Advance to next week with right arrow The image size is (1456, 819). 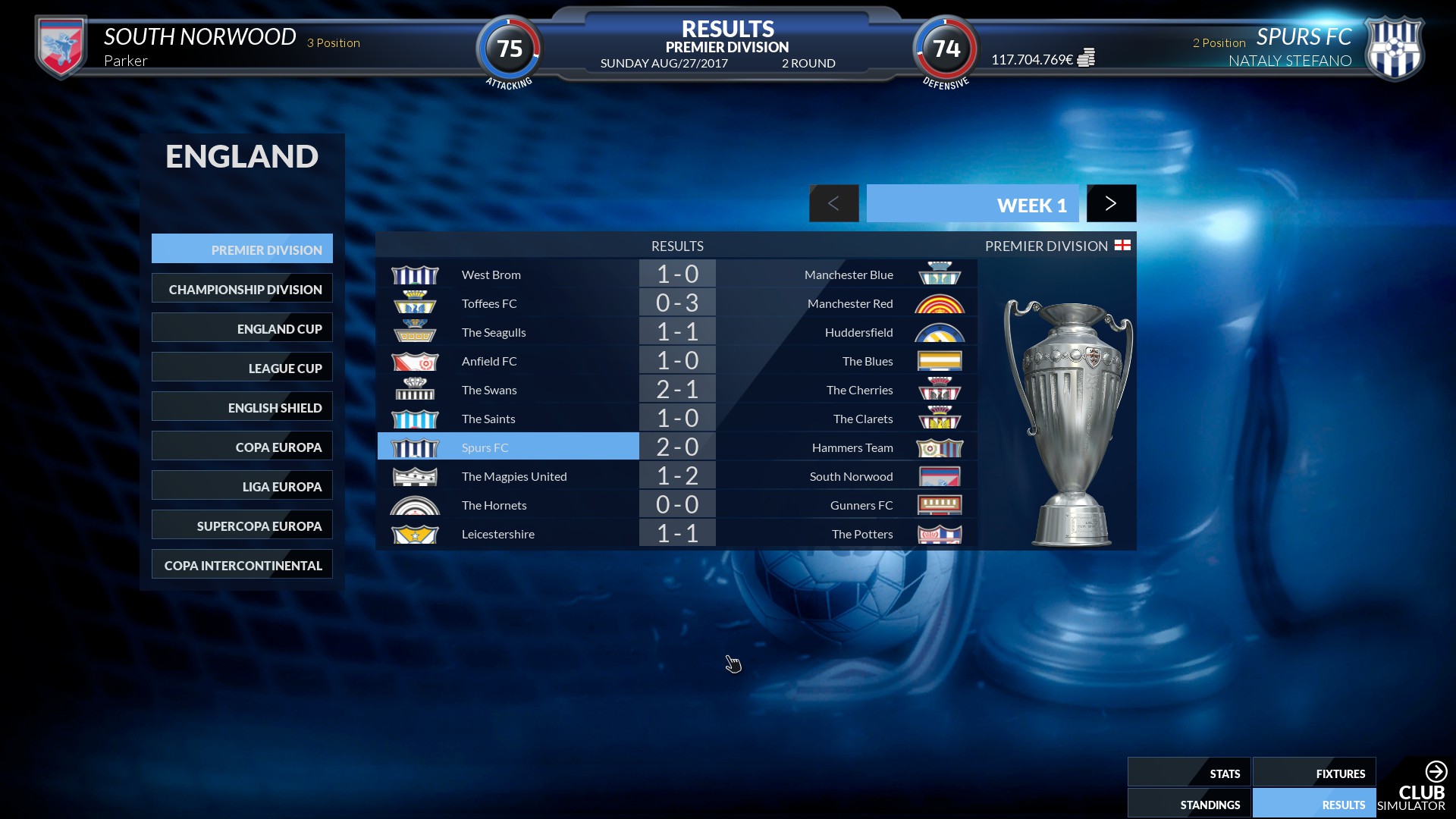coord(1111,203)
